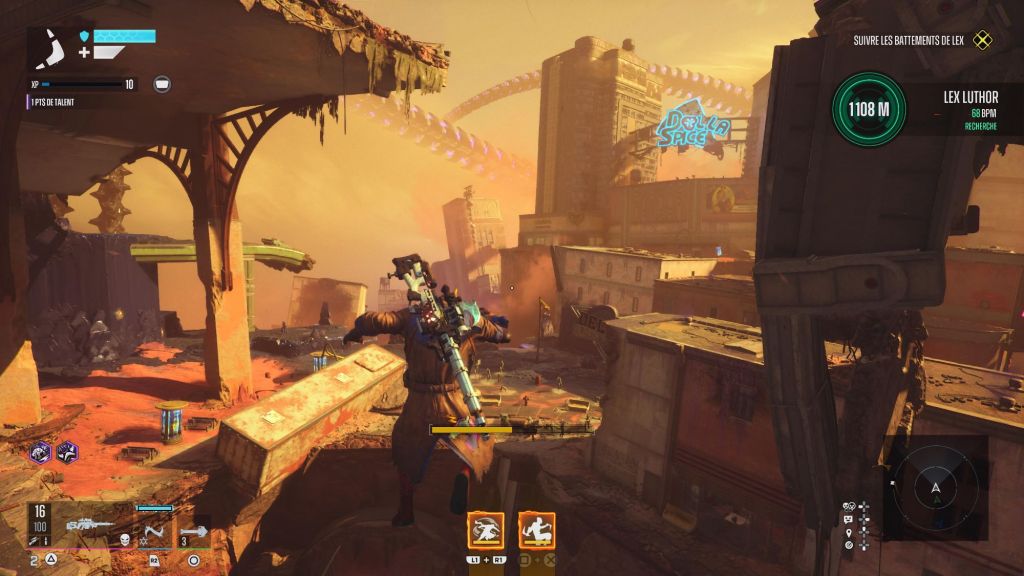Select the 'Suivre les battements de Lex' objective

tap(922, 41)
